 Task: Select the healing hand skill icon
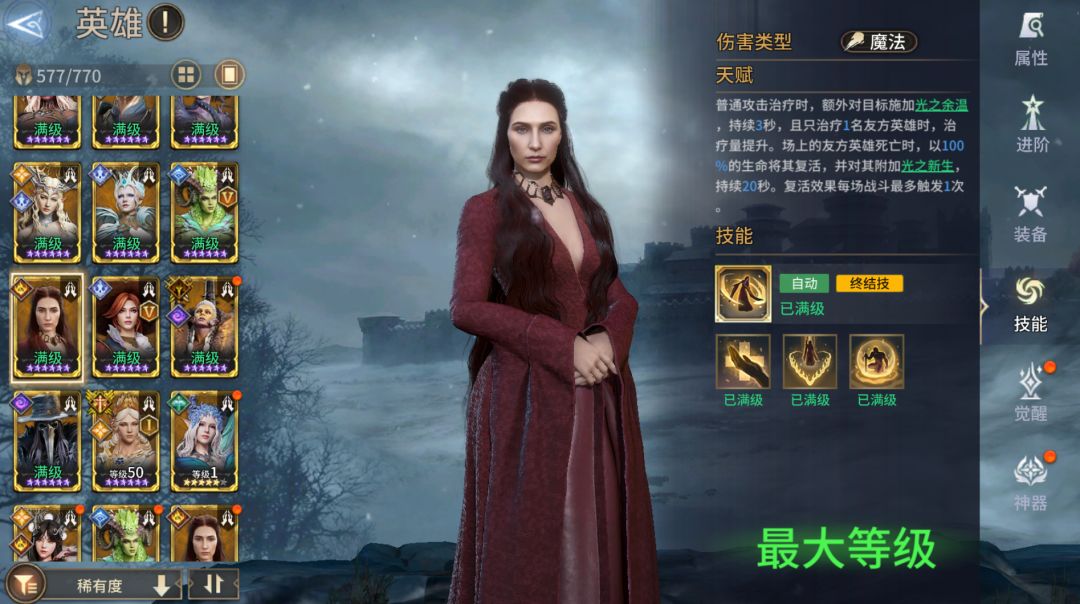[x=742, y=361]
